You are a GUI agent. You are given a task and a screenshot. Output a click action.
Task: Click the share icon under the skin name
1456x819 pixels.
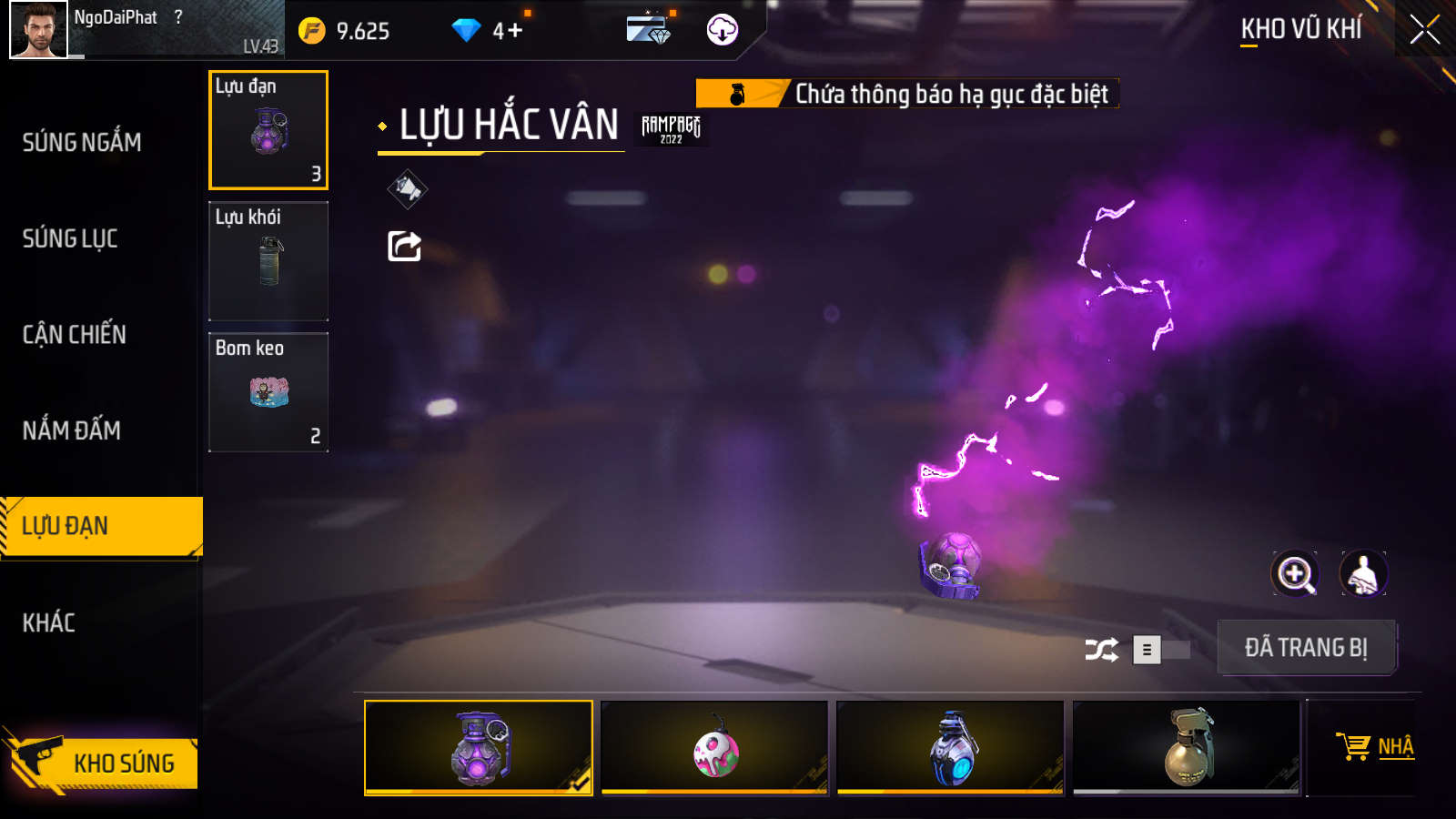404,246
